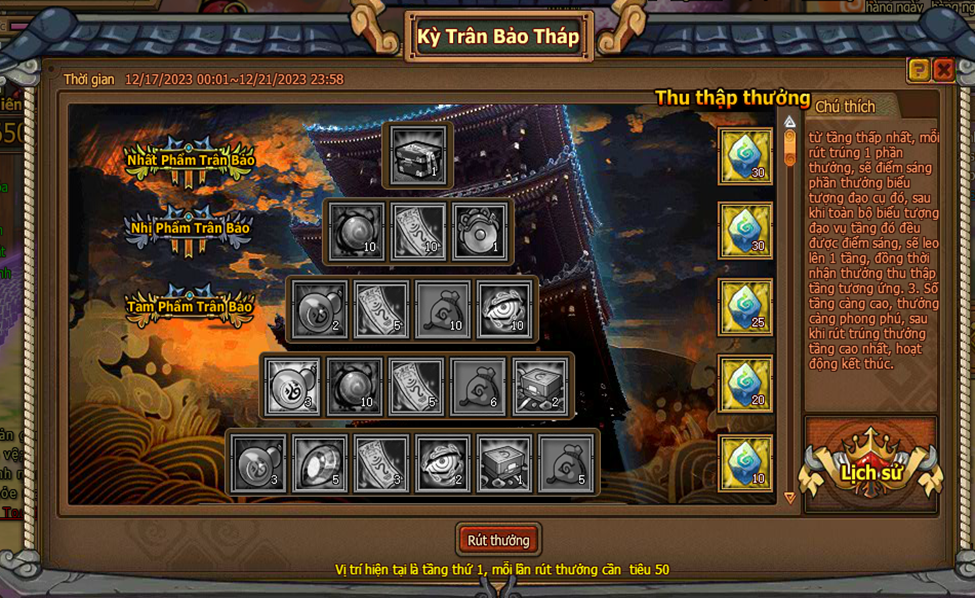Pick the bag item with quantity 6
Screen dimensions: 975x598
point(478,386)
